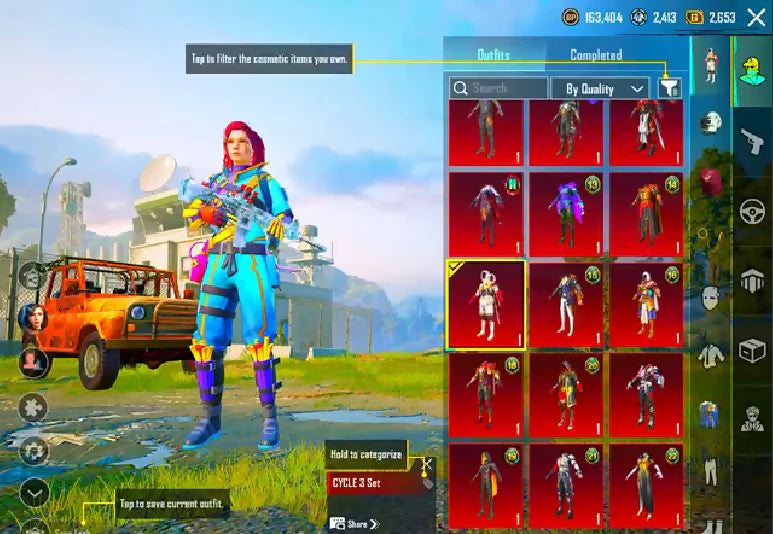Toggle the owned-items funnel filter
The image size is (773, 534).
tap(669, 88)
